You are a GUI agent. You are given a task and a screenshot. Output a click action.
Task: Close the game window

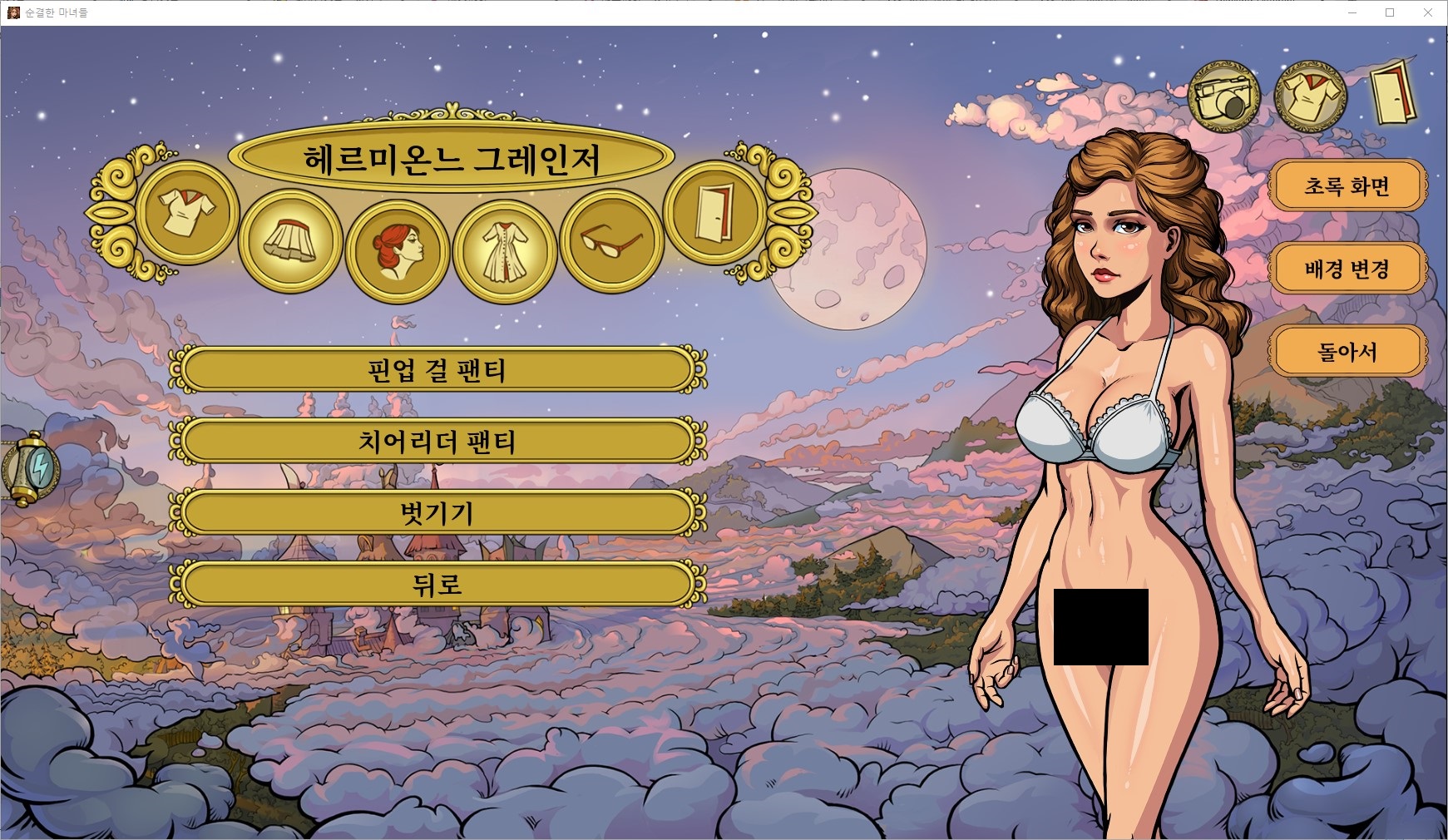tap(1428, 12)
